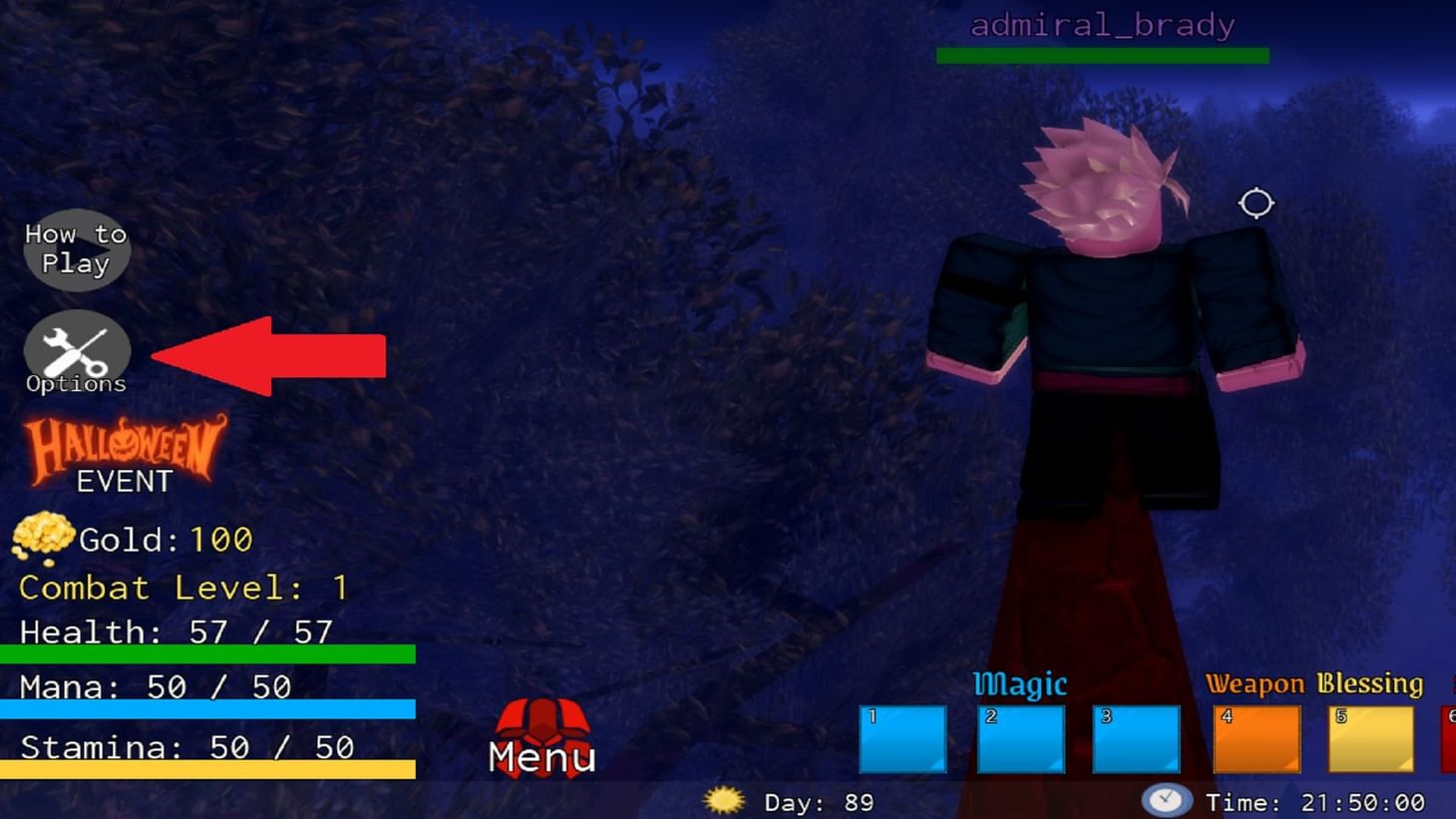
Task: Click the blue Mana bar
Action: [209, 710]
